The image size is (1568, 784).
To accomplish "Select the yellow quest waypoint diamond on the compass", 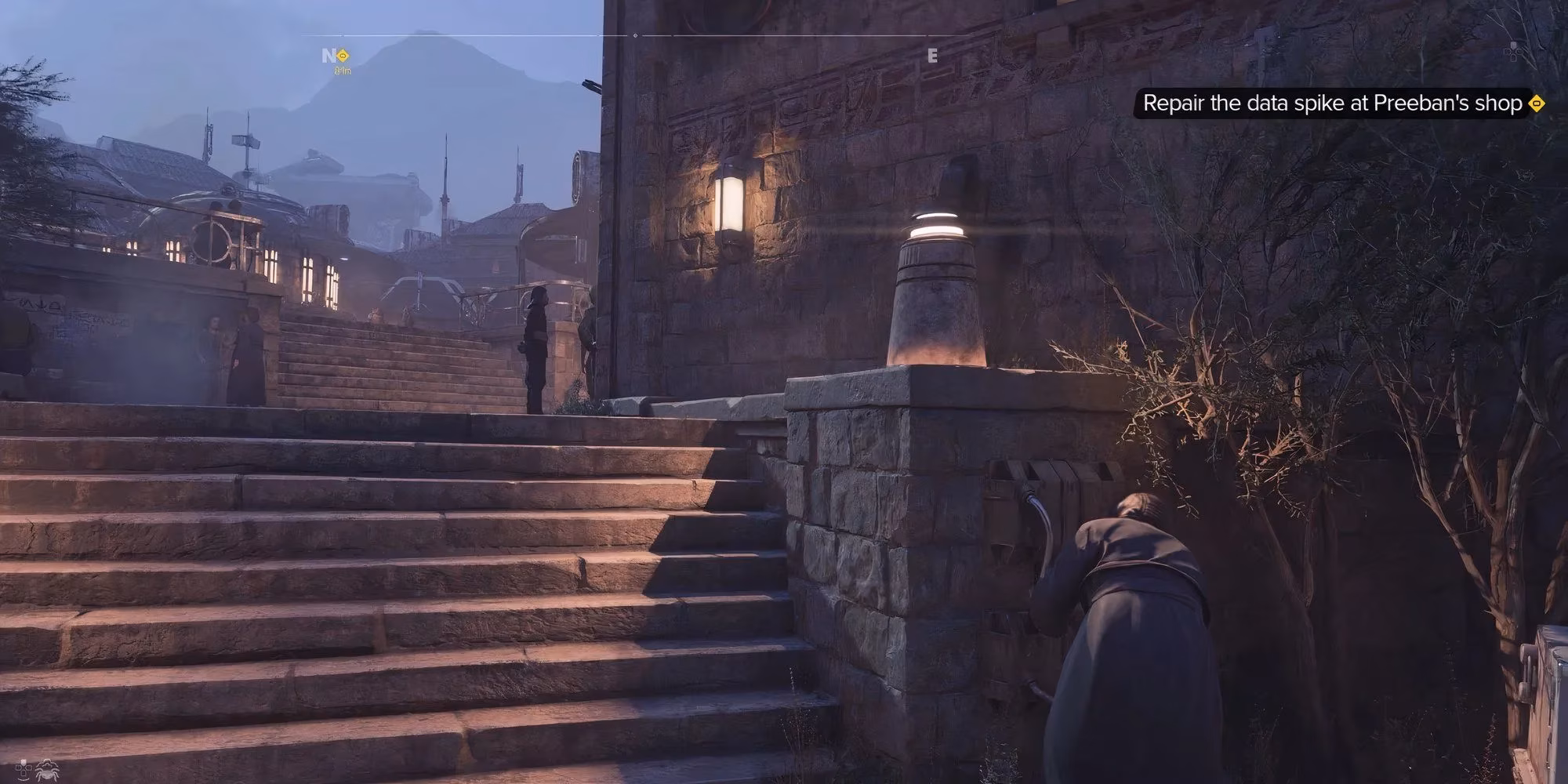I will pyautogui.click(x=343, y=56).
